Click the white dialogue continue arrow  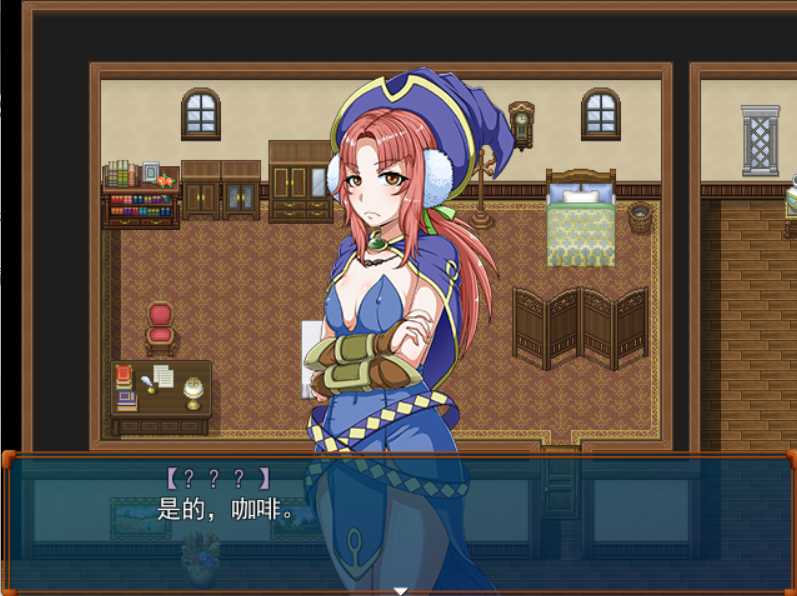400,590
